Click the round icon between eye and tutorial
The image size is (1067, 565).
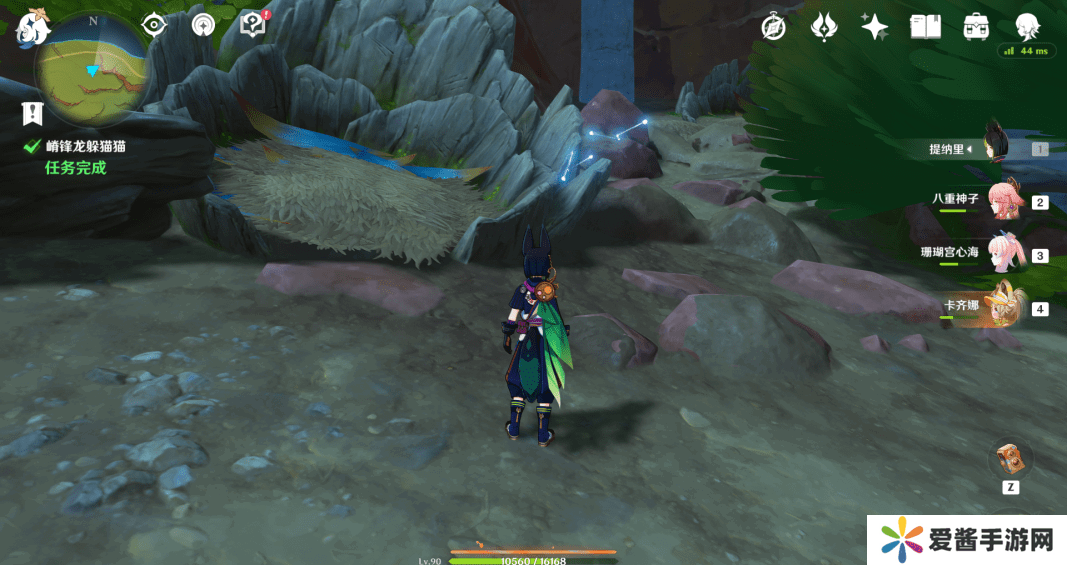203,25
